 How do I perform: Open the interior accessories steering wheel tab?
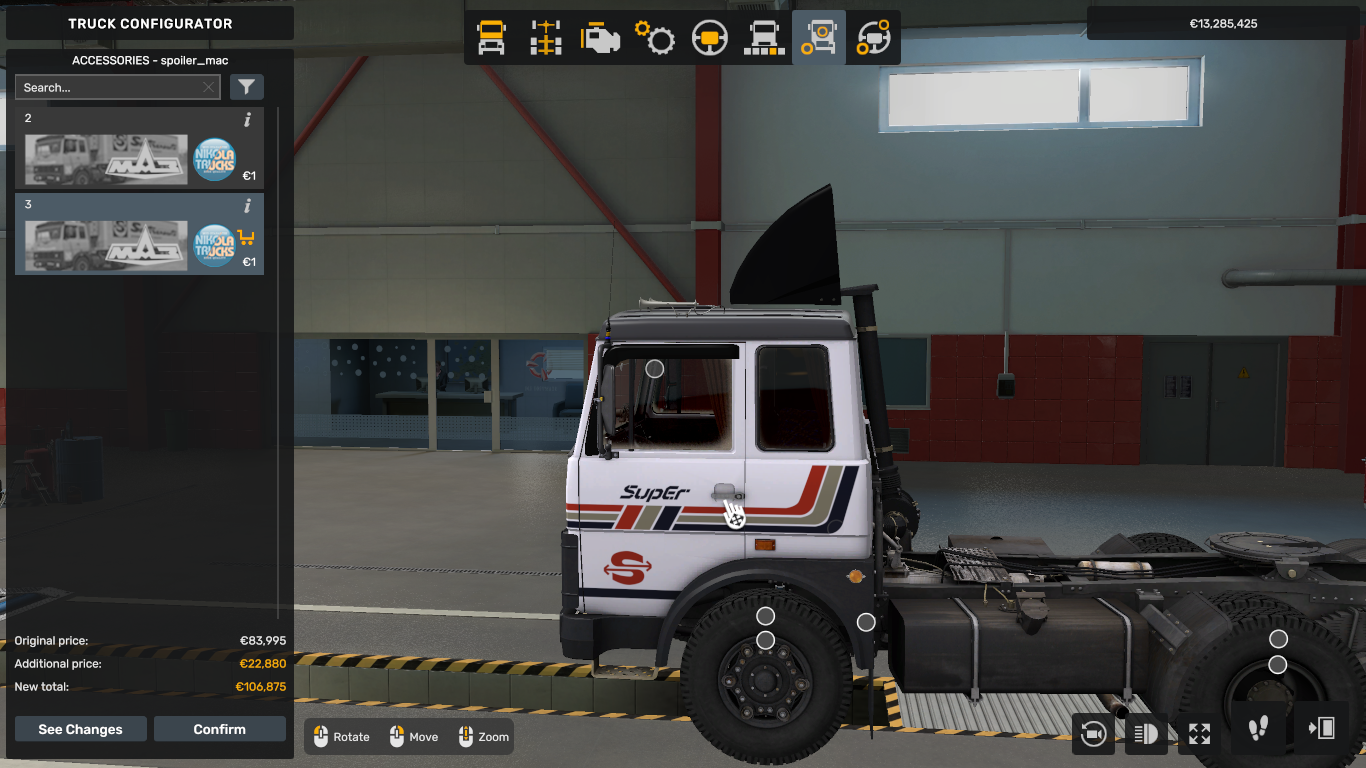coord(873,38)
